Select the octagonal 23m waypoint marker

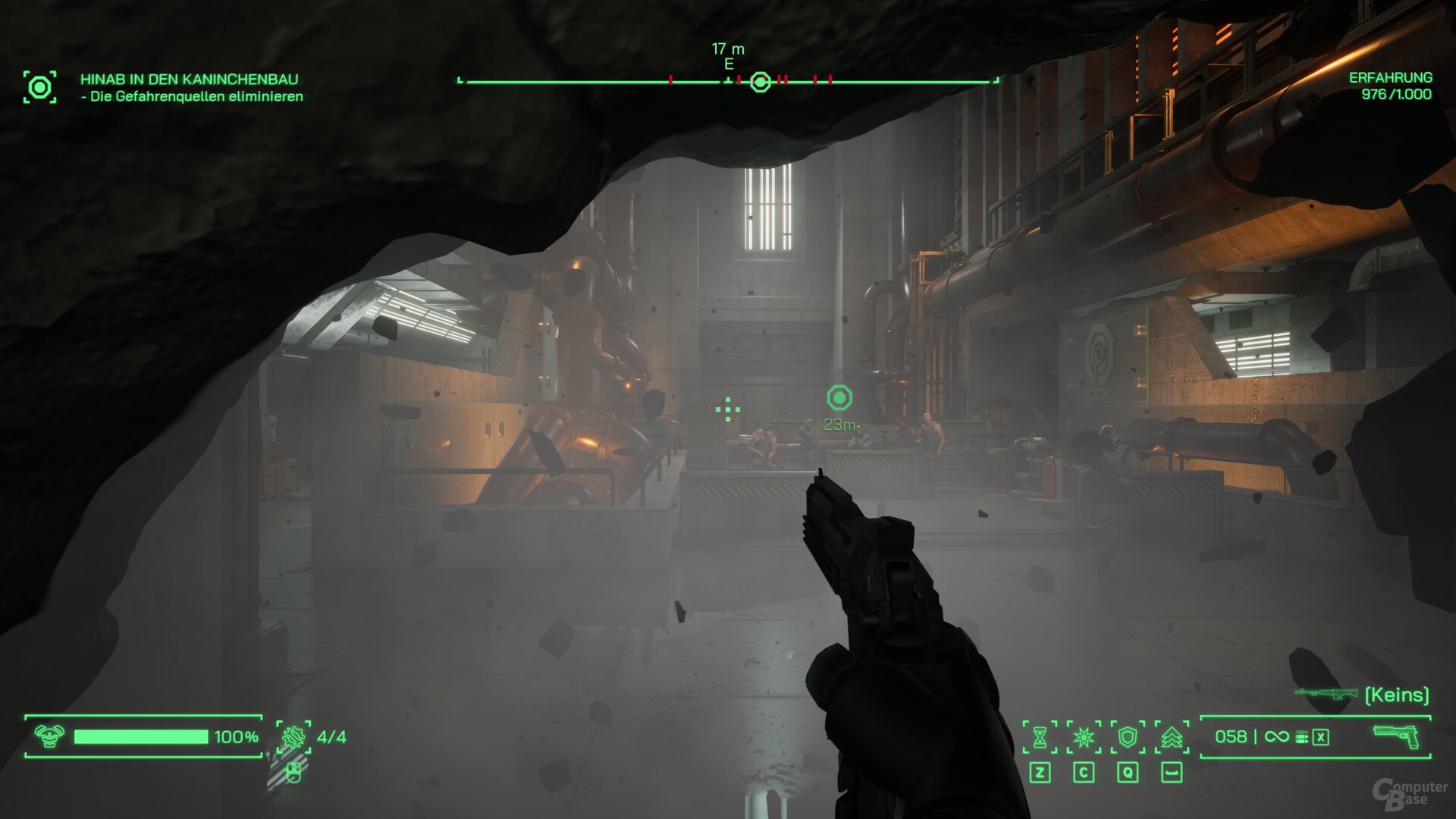click(839, 397)
